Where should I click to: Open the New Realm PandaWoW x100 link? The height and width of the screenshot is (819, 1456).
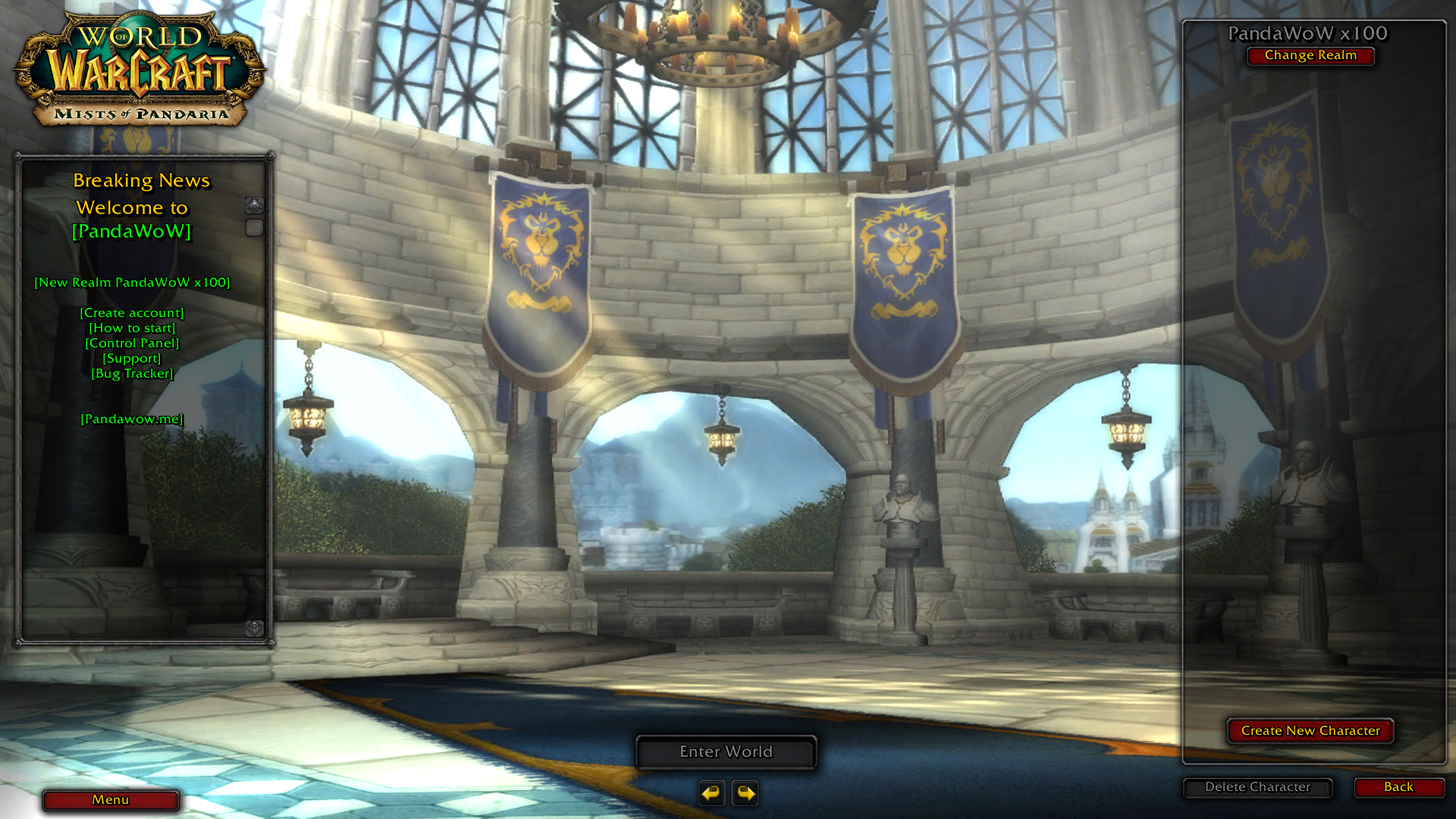132,282
